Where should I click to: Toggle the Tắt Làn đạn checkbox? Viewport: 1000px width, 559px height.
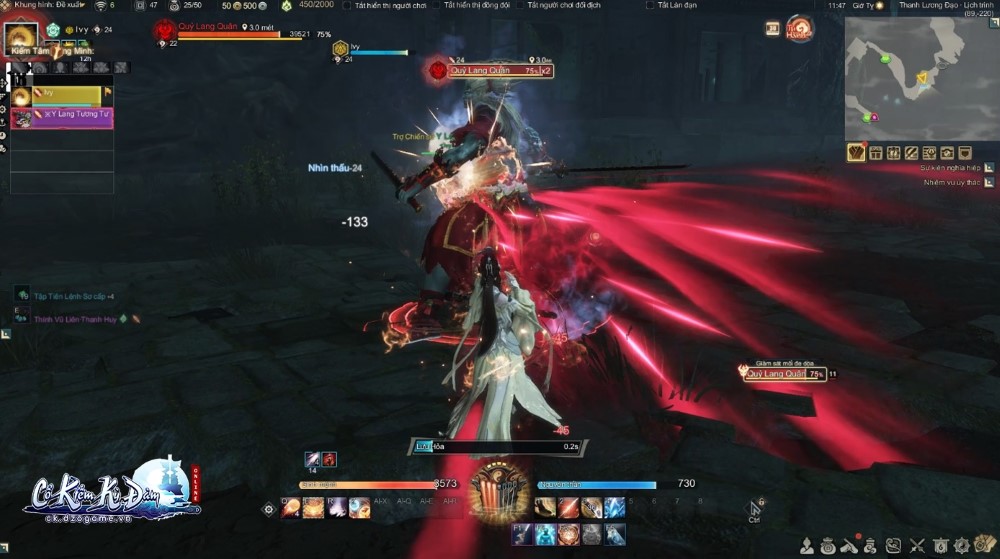click(x=650, y=6)
